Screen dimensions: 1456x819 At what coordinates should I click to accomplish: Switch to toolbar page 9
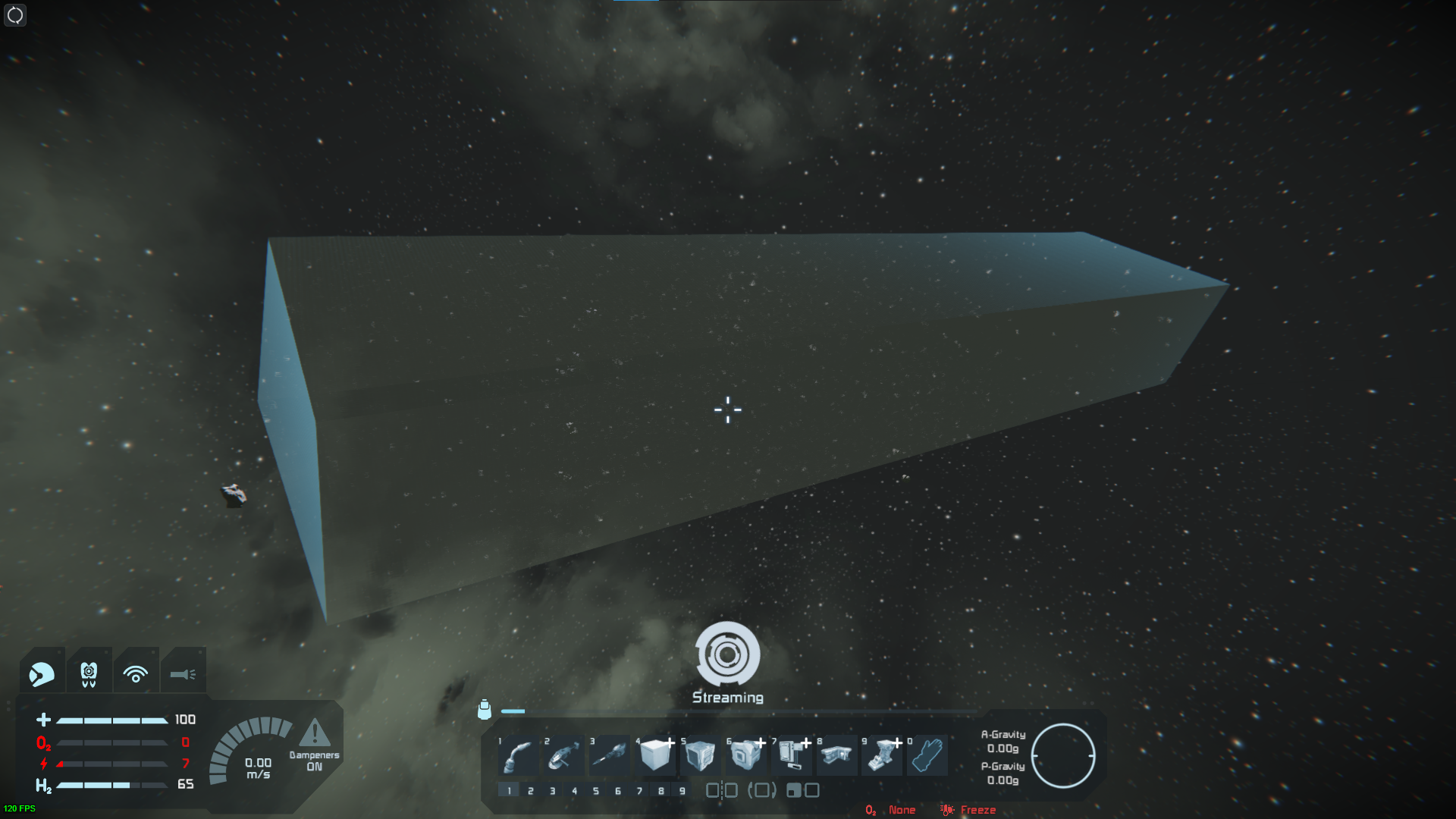[682, 791]
